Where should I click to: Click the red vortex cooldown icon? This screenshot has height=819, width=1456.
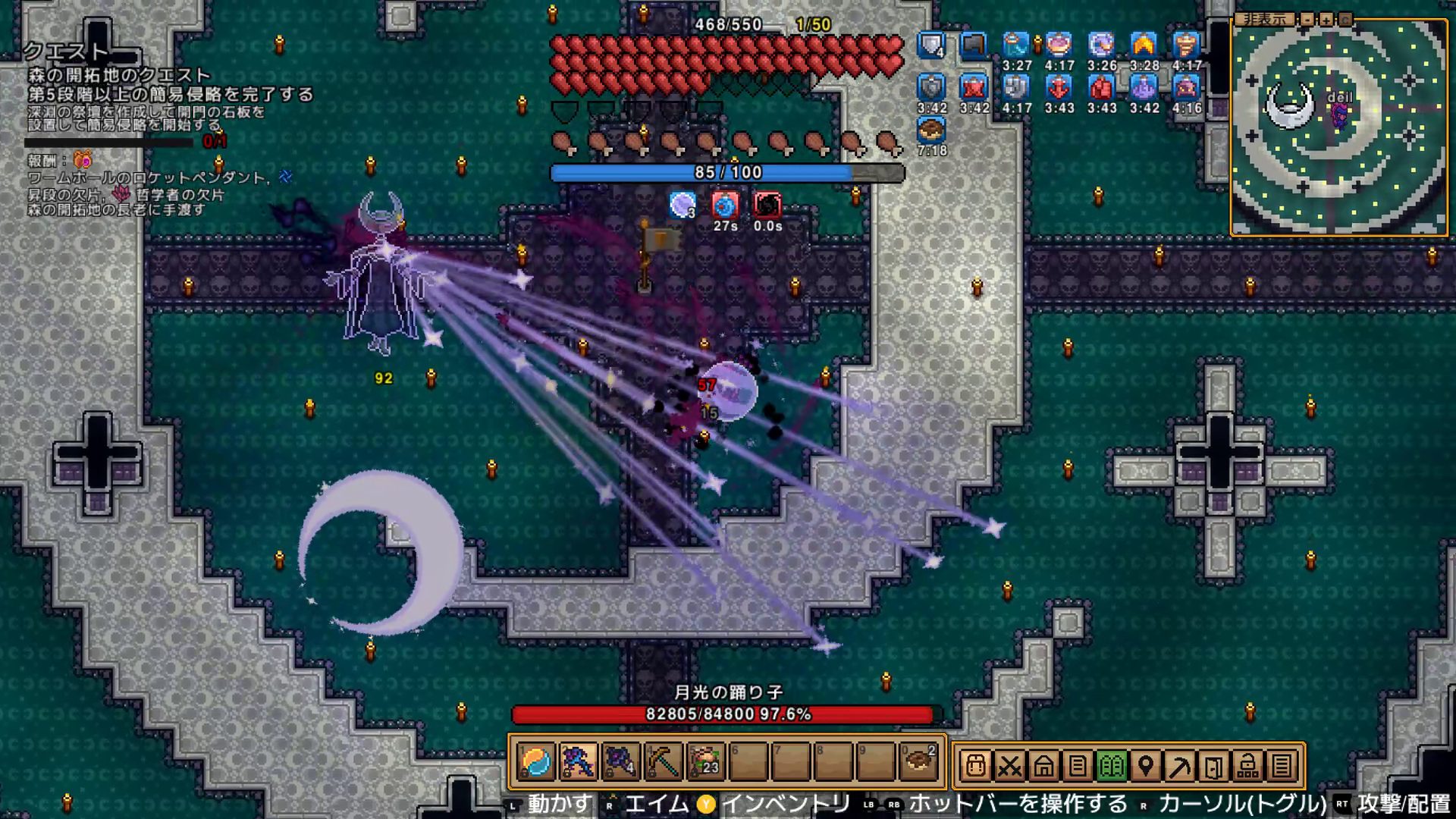(x=767, y=206)
